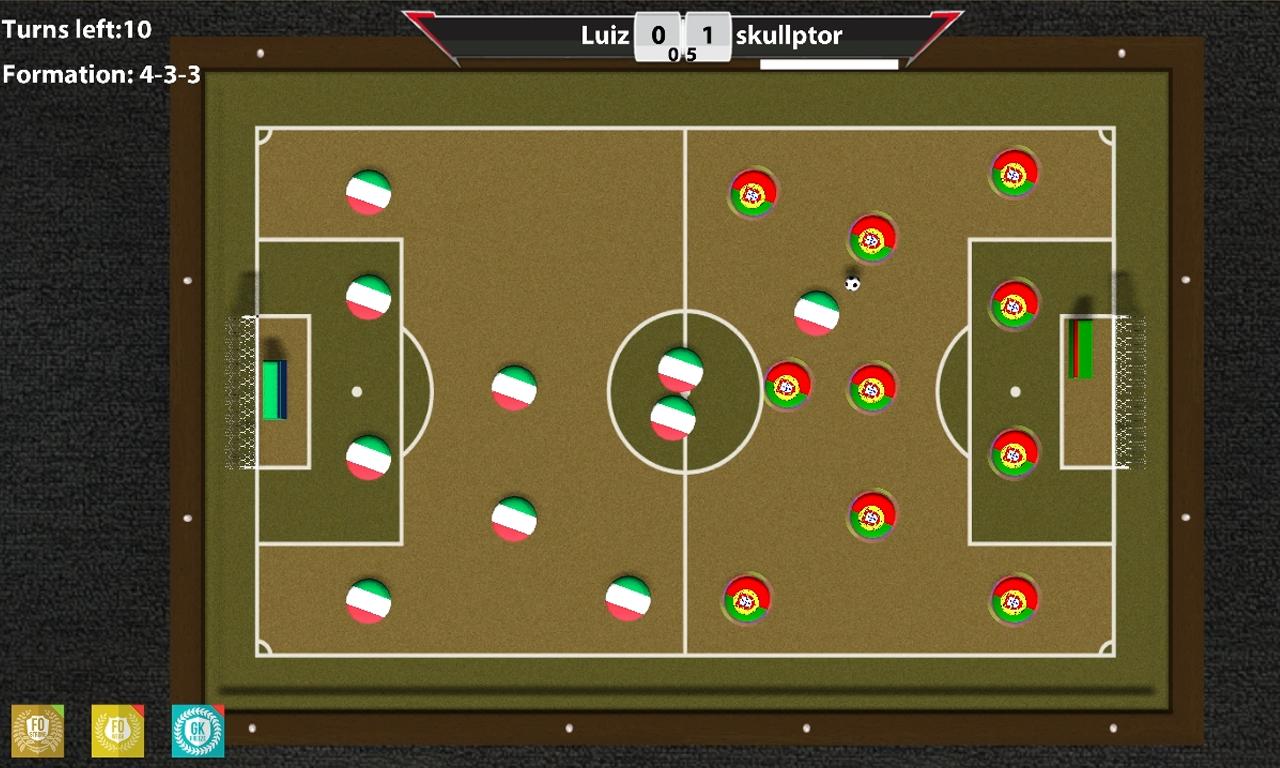This screenshot has height=768, width=1280.
Task: Click the white timer bar under skullptor
Action: (x=828, y=63)
